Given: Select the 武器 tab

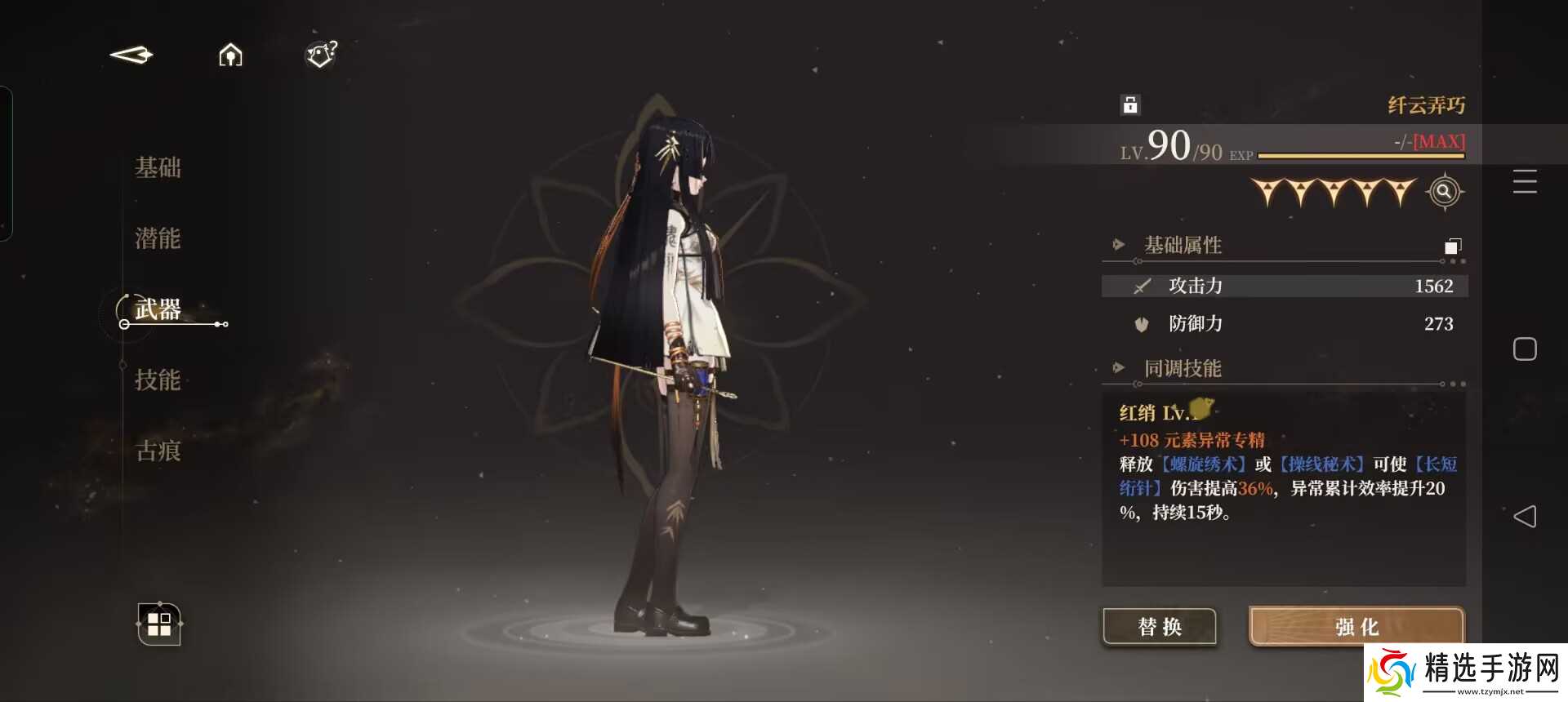Looking at the screenshot, I should pyautogui.click(x=158, y=309).
